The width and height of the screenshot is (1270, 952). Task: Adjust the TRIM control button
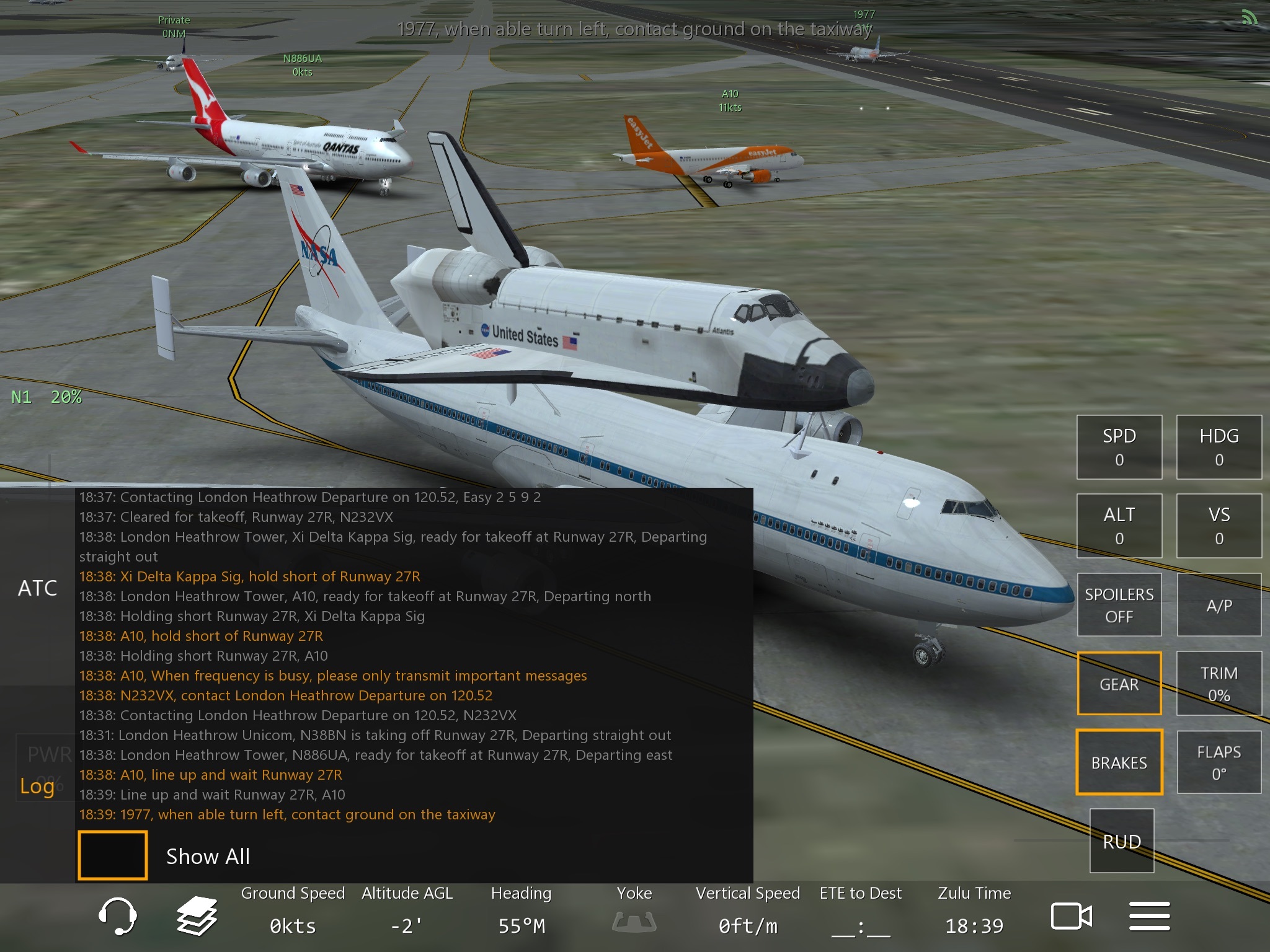click(1219, 683)
